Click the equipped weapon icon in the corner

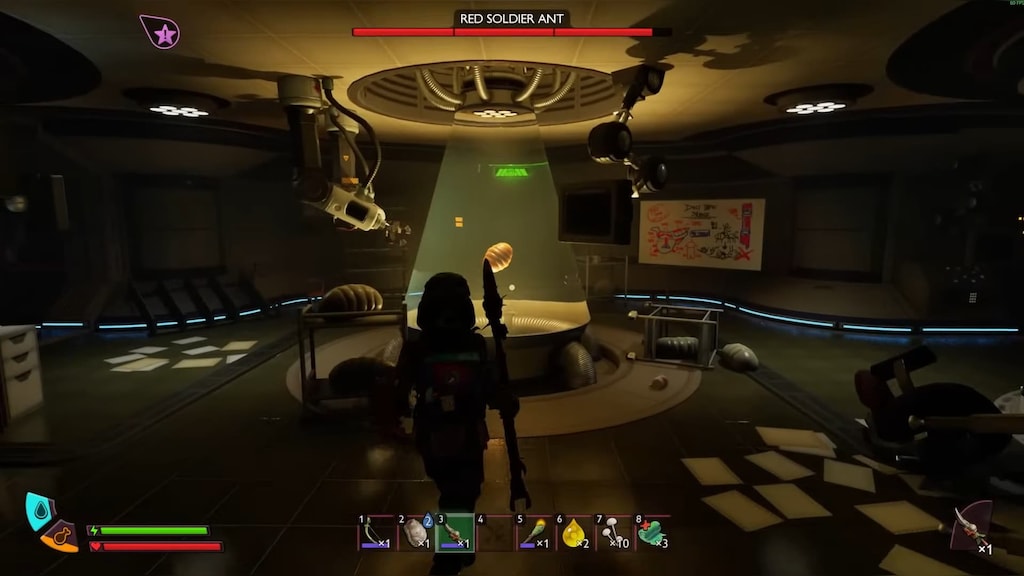click(970, 526)
